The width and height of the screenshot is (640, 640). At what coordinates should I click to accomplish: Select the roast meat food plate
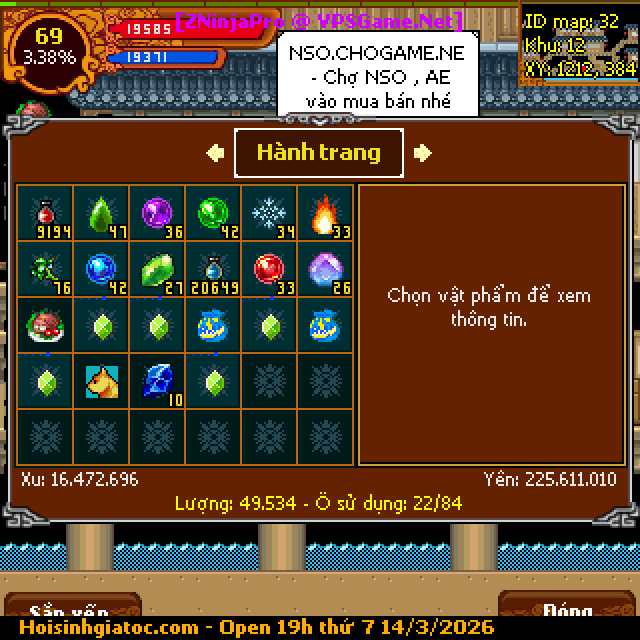[45, 325]
